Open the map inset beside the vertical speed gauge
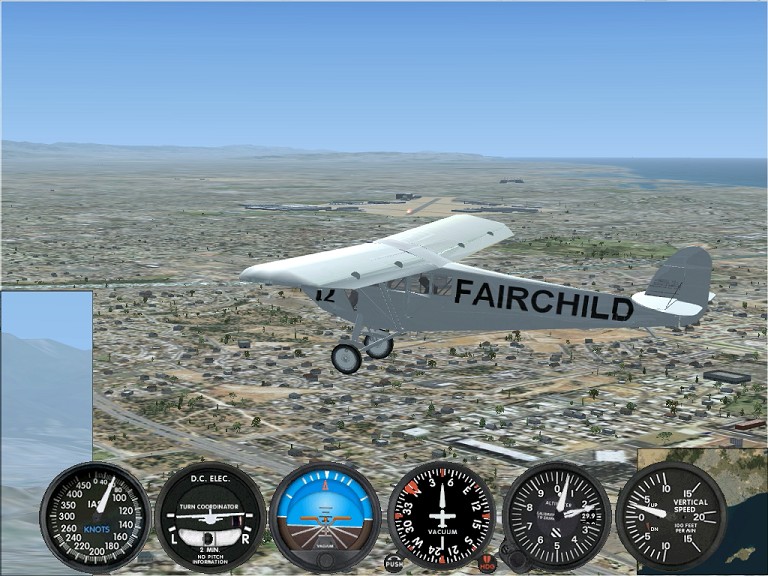The image size is (768, 576). click(743, 520)
